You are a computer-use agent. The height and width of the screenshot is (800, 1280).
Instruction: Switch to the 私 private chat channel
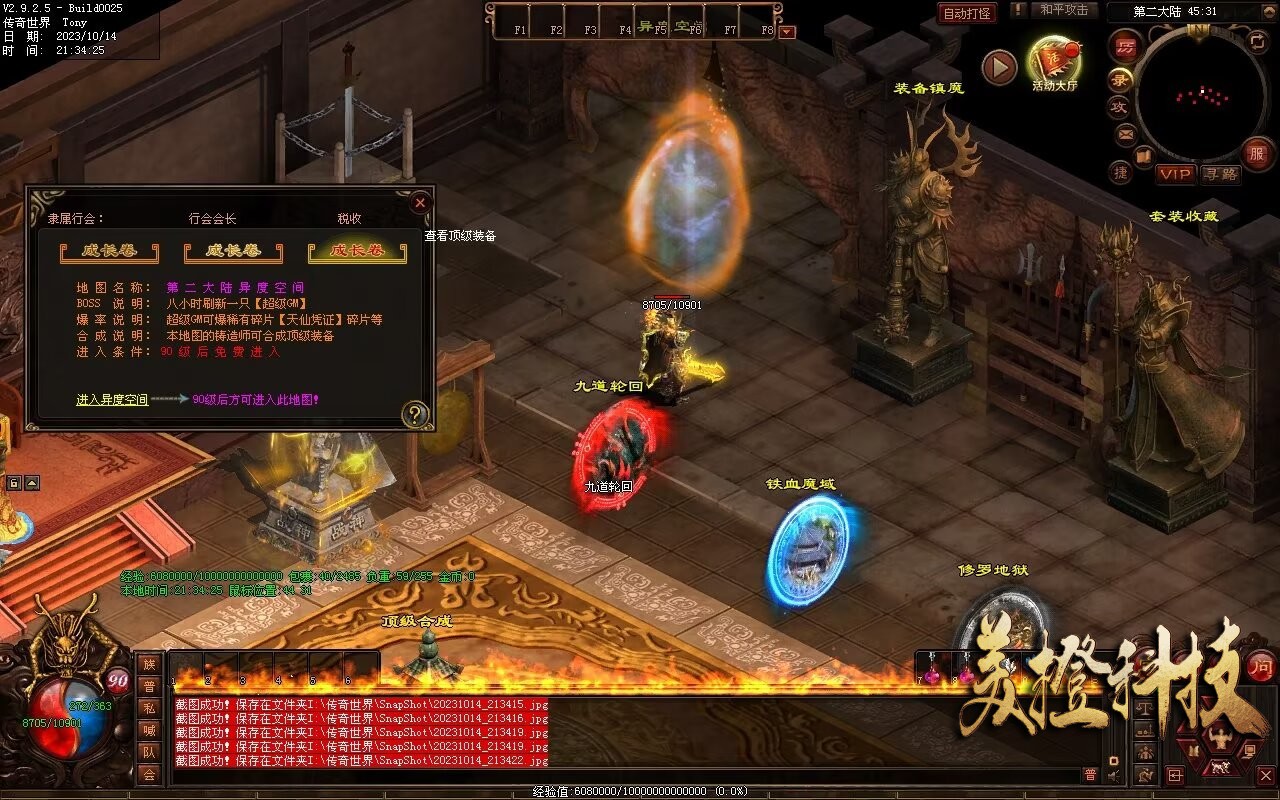[149, 708]
